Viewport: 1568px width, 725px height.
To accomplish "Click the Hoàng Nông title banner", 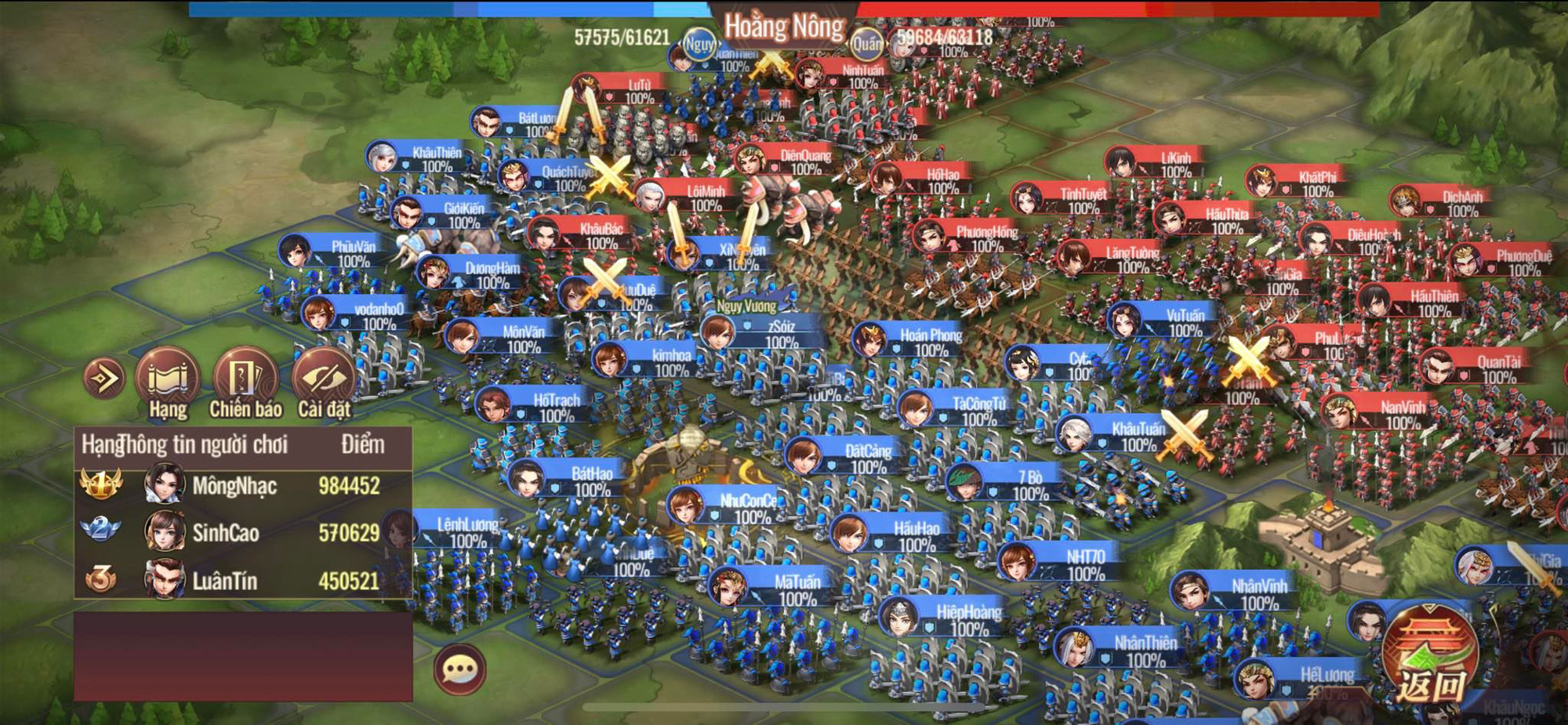I will (784, 27).
